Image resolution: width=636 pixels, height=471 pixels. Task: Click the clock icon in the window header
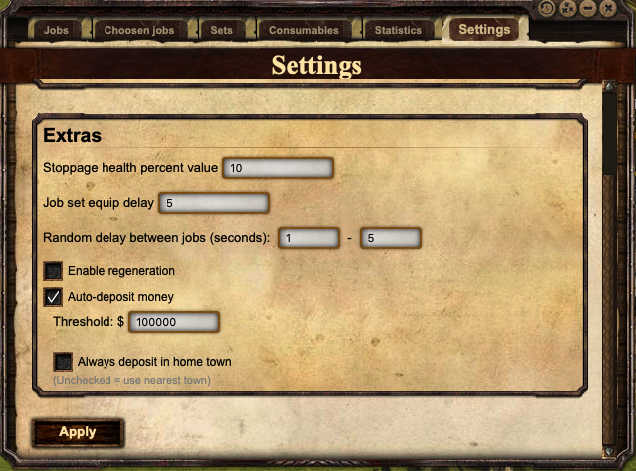tap(547, 9)
